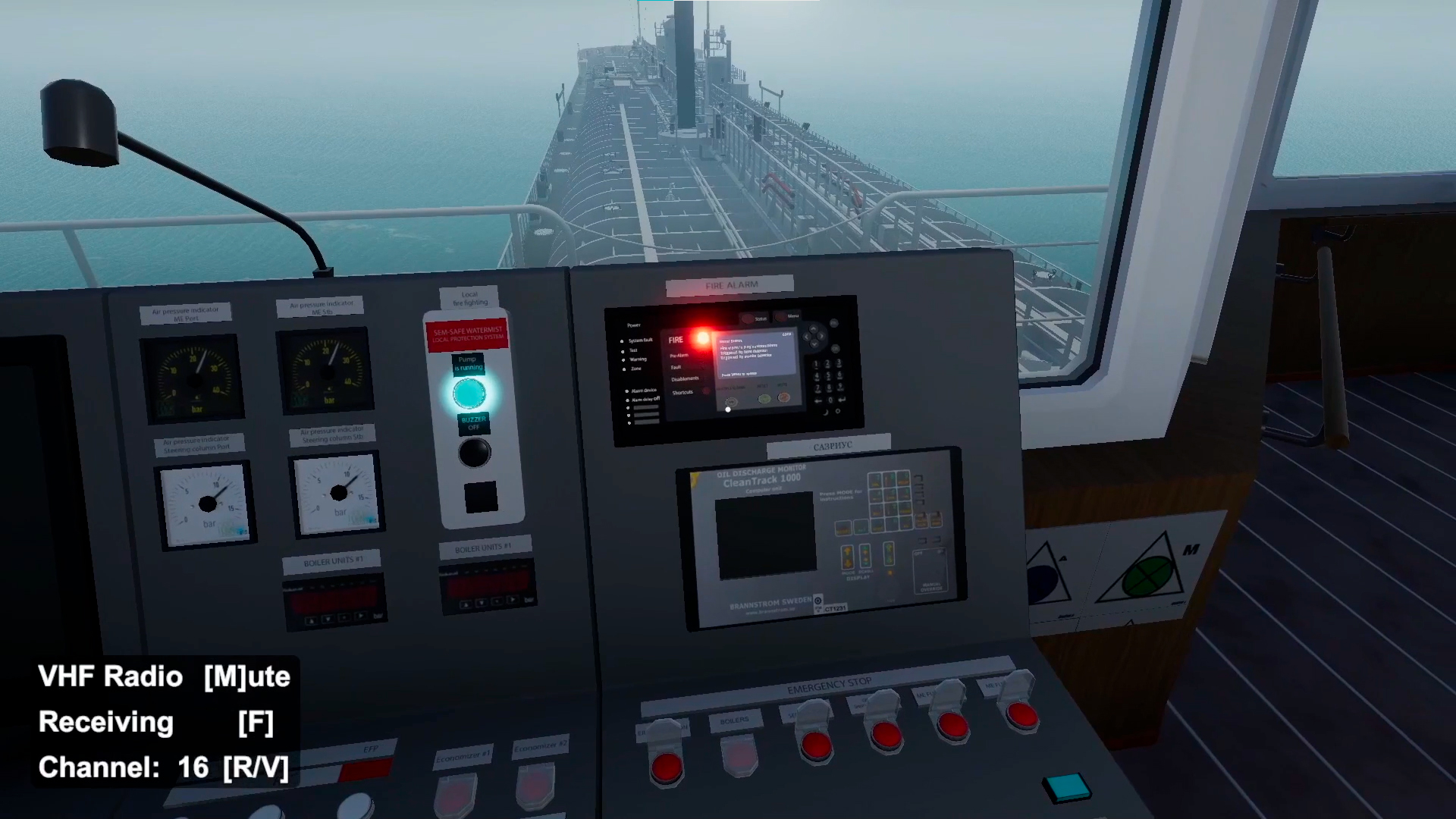Open the Status view on the fire alarm panel
The image size is (1456, 819).
(748, 318)
